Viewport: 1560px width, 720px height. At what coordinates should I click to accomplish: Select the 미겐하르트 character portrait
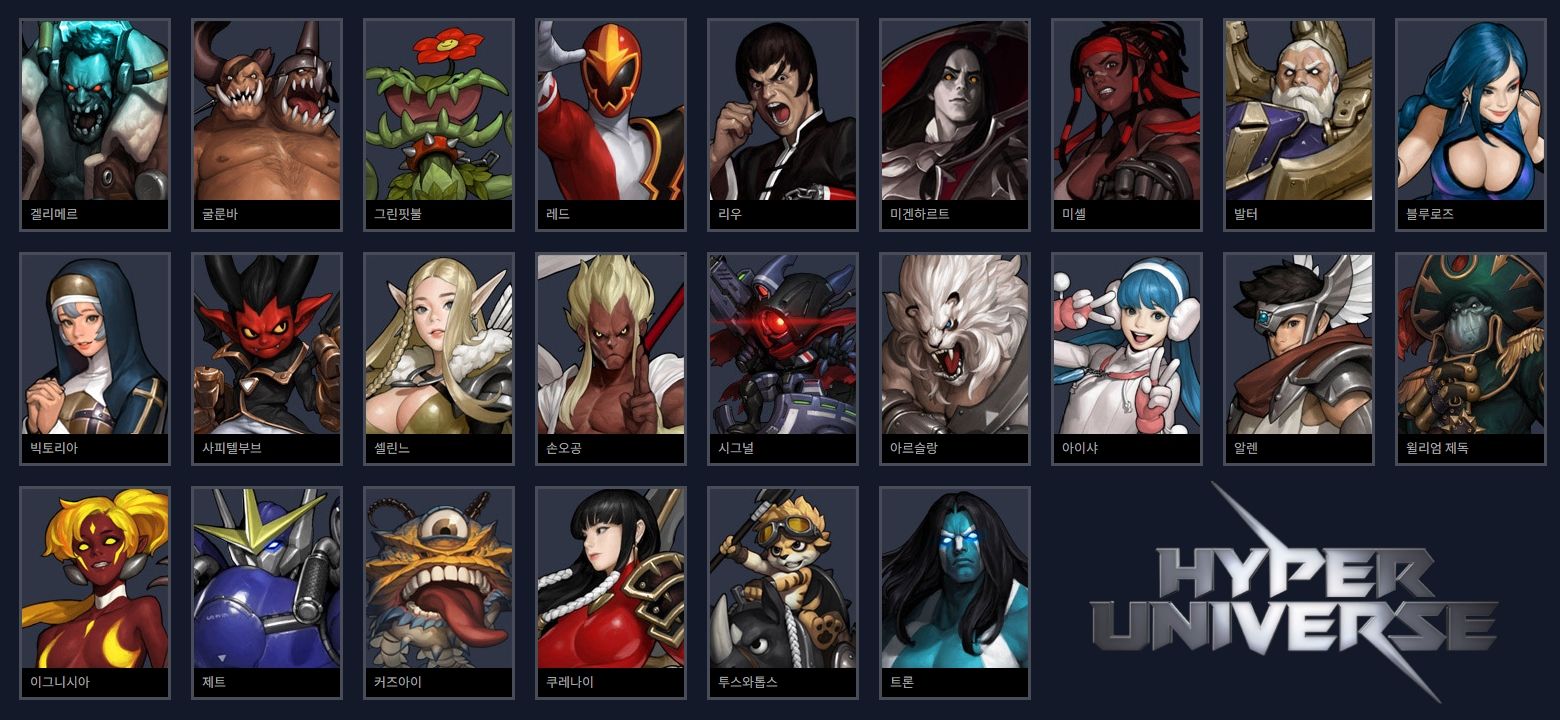click(955, 120)
